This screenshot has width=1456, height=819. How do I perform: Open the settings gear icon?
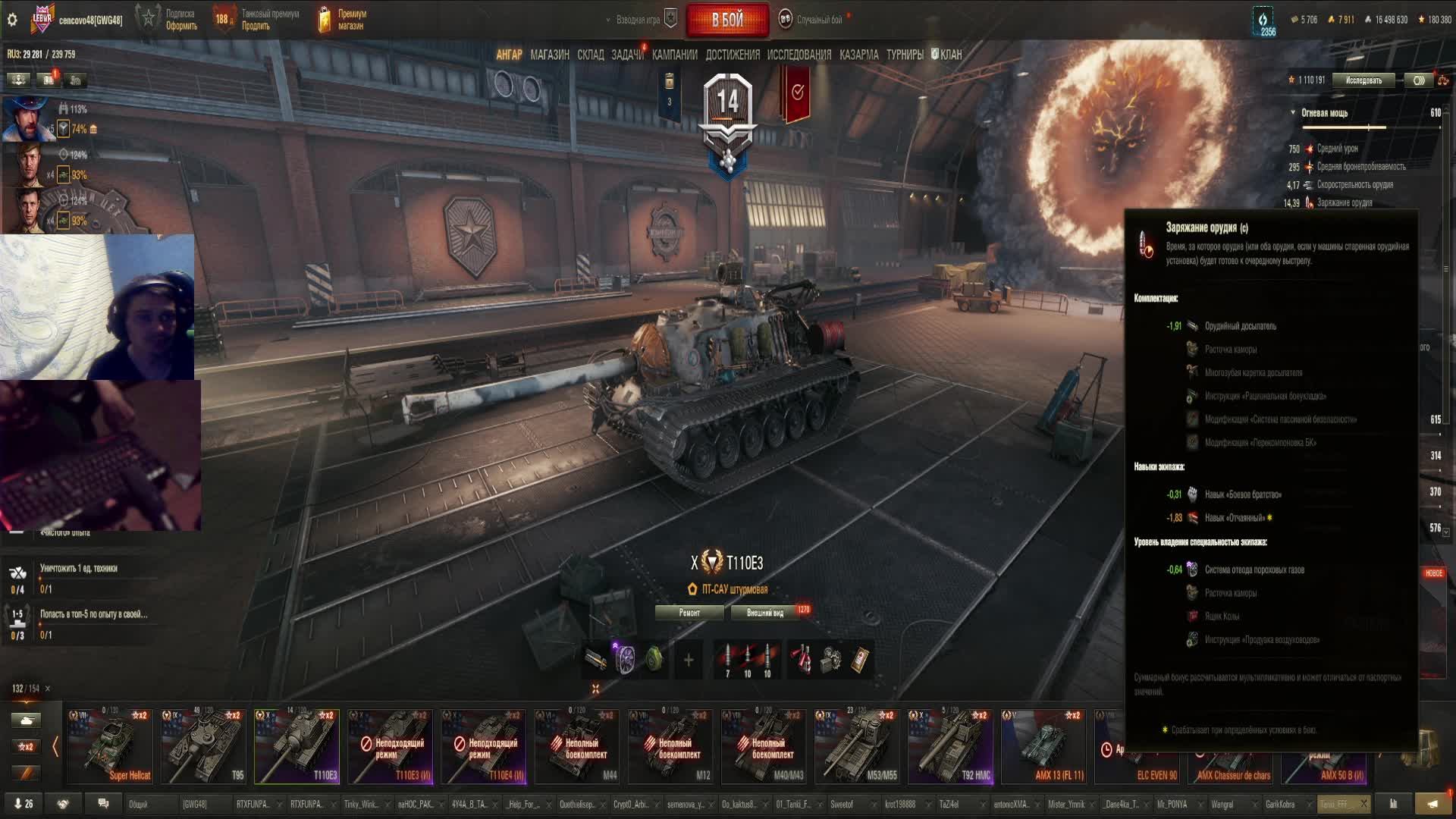tap(12, 20)
